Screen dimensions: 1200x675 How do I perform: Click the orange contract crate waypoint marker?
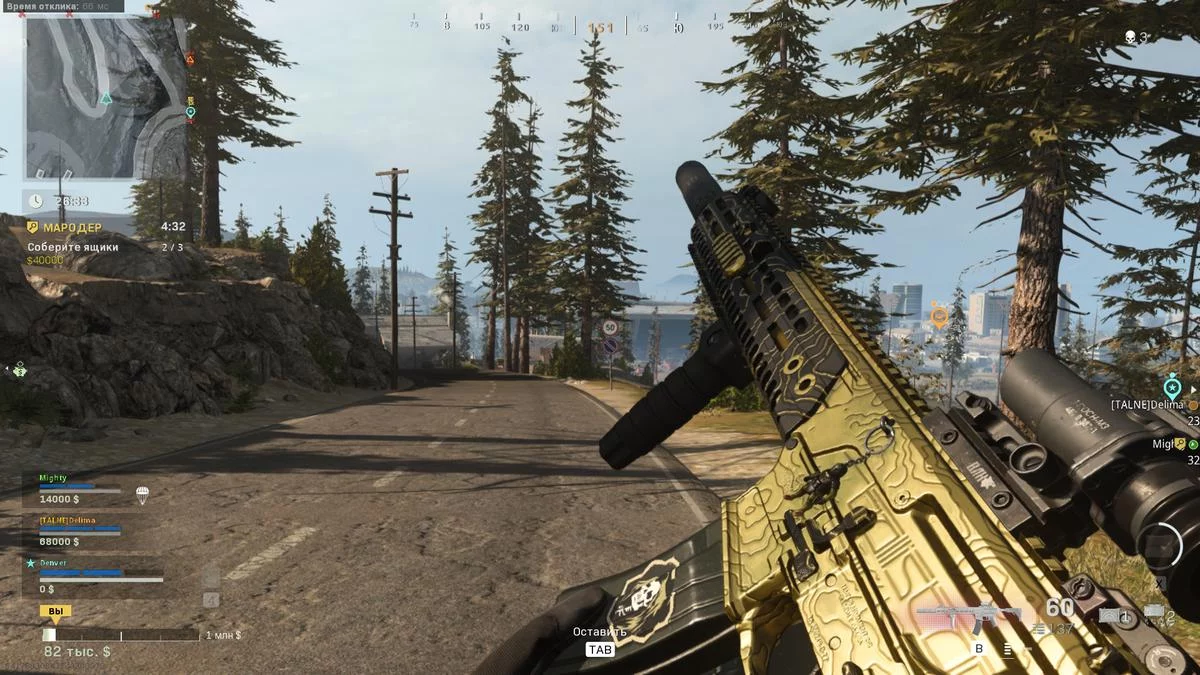(x=938, y=316)
